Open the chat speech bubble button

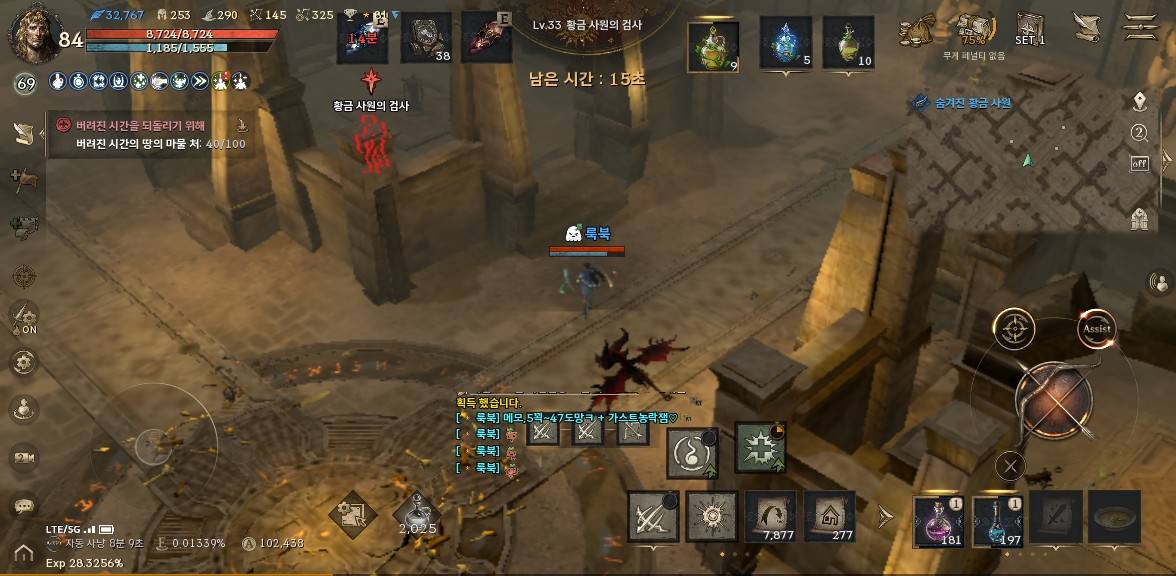(24, 507)
